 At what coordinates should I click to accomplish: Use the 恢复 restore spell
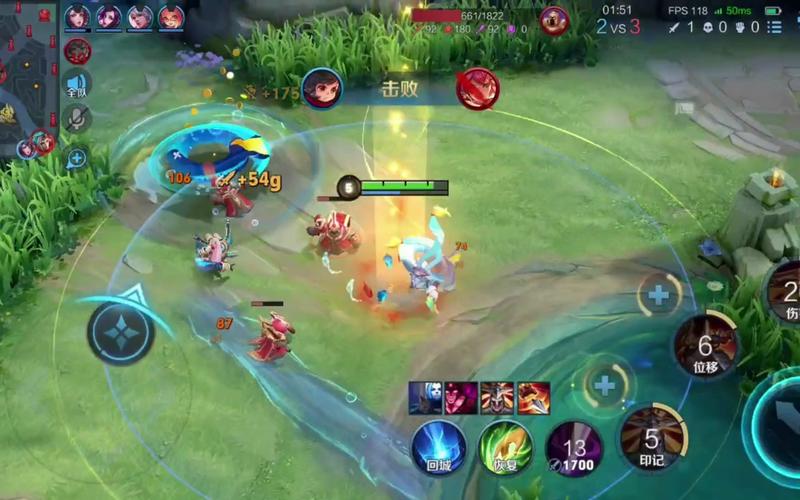click(505, 447)
